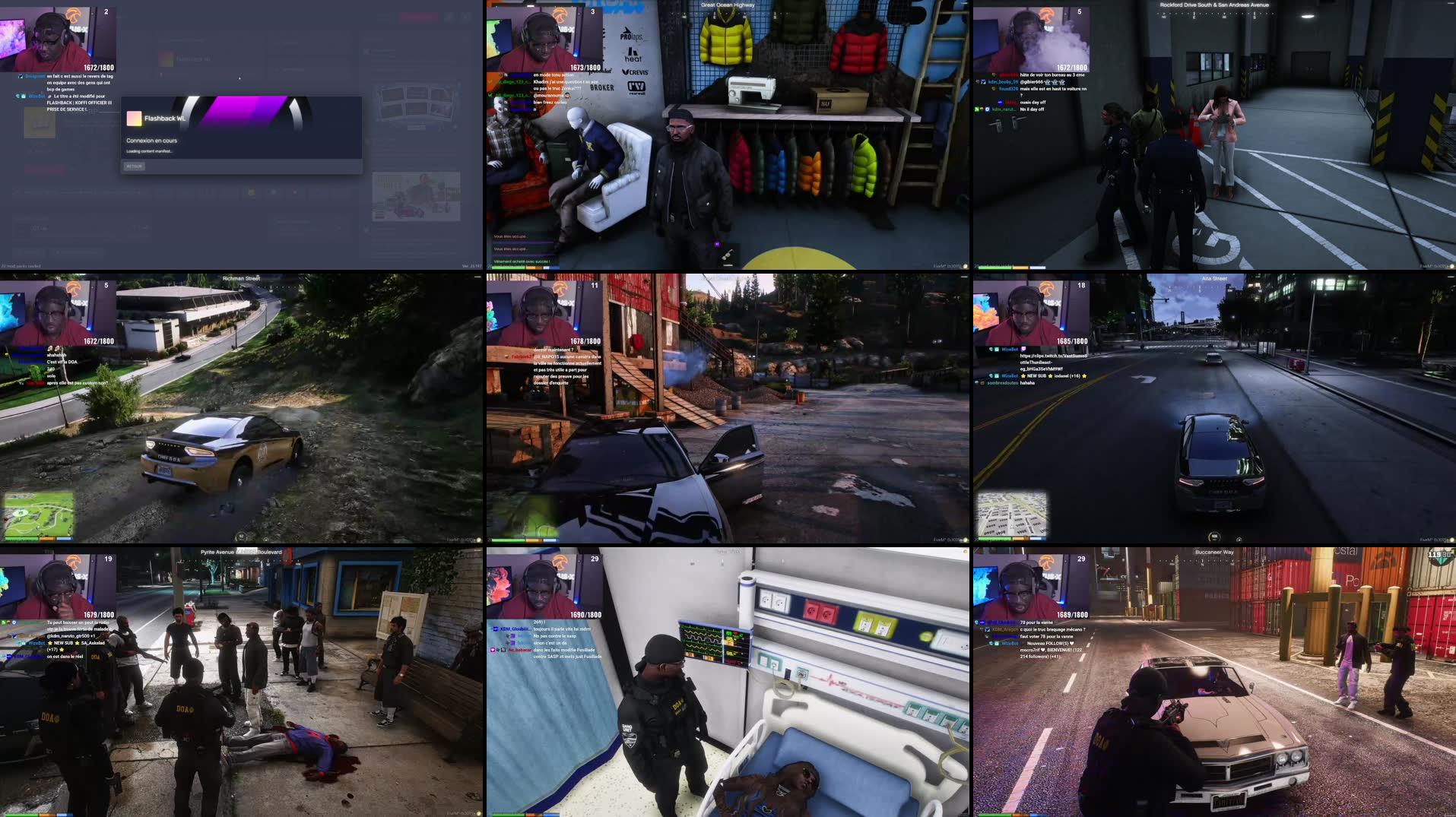Click the @gibier666 mention in chat
The image size is (1456, 817).
[1032, 82]
